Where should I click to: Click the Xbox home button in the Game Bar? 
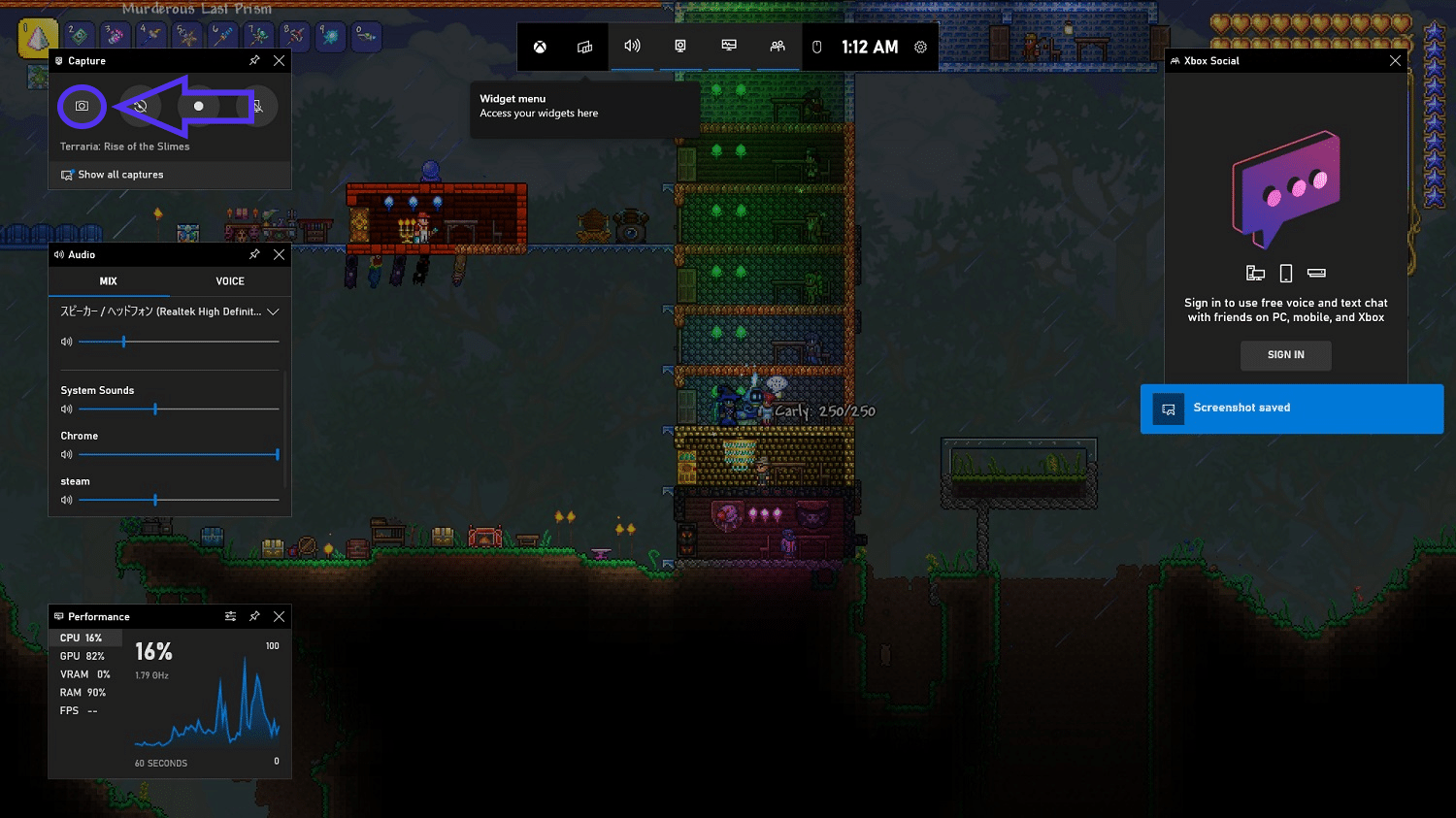[x=539, y=46]
